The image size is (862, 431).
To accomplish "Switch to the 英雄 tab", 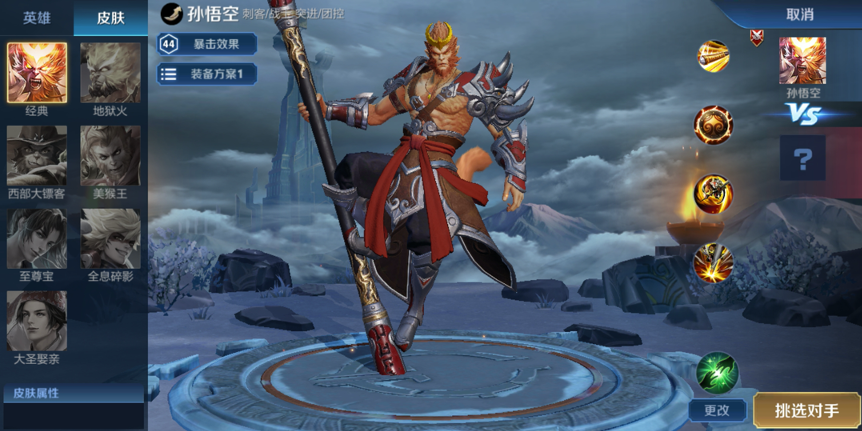I will point(37,18).
